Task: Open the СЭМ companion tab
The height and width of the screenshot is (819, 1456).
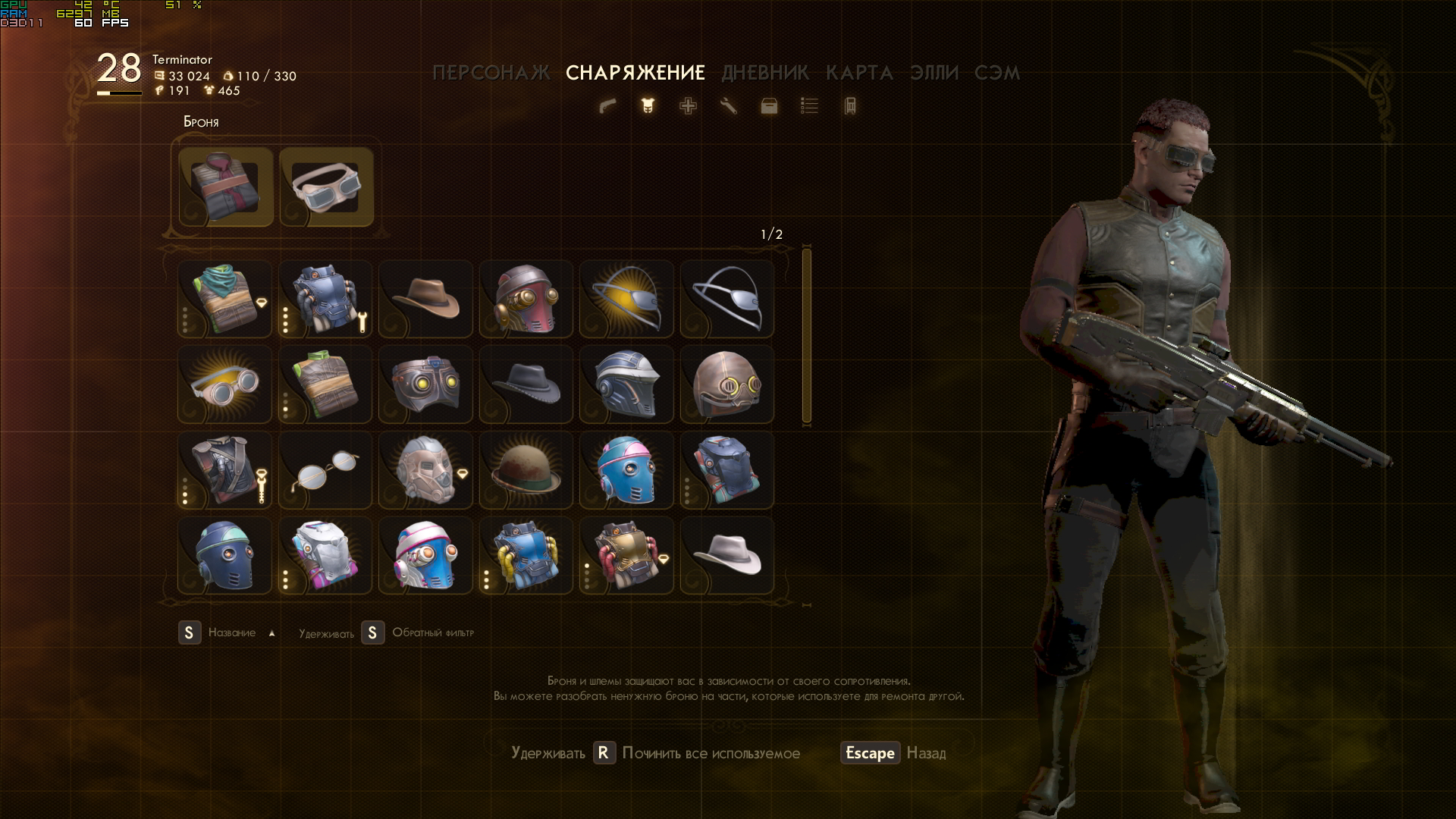Action: pyautogui.click(x=996, y=73)
